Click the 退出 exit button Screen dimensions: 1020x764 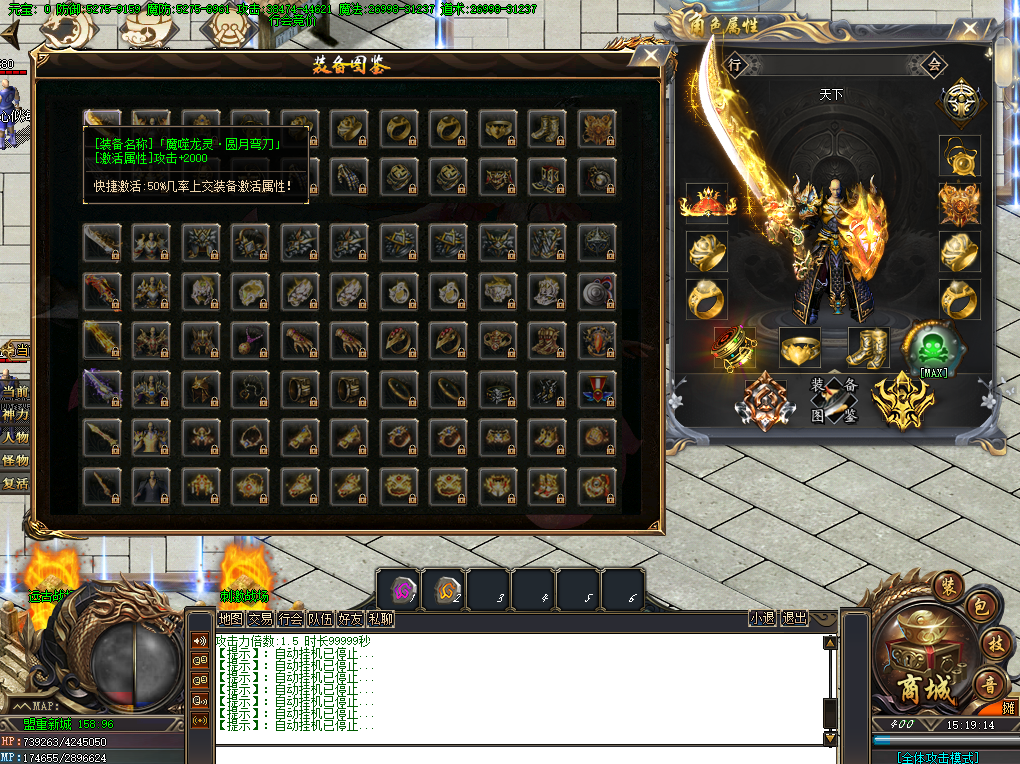coord(794,619)
